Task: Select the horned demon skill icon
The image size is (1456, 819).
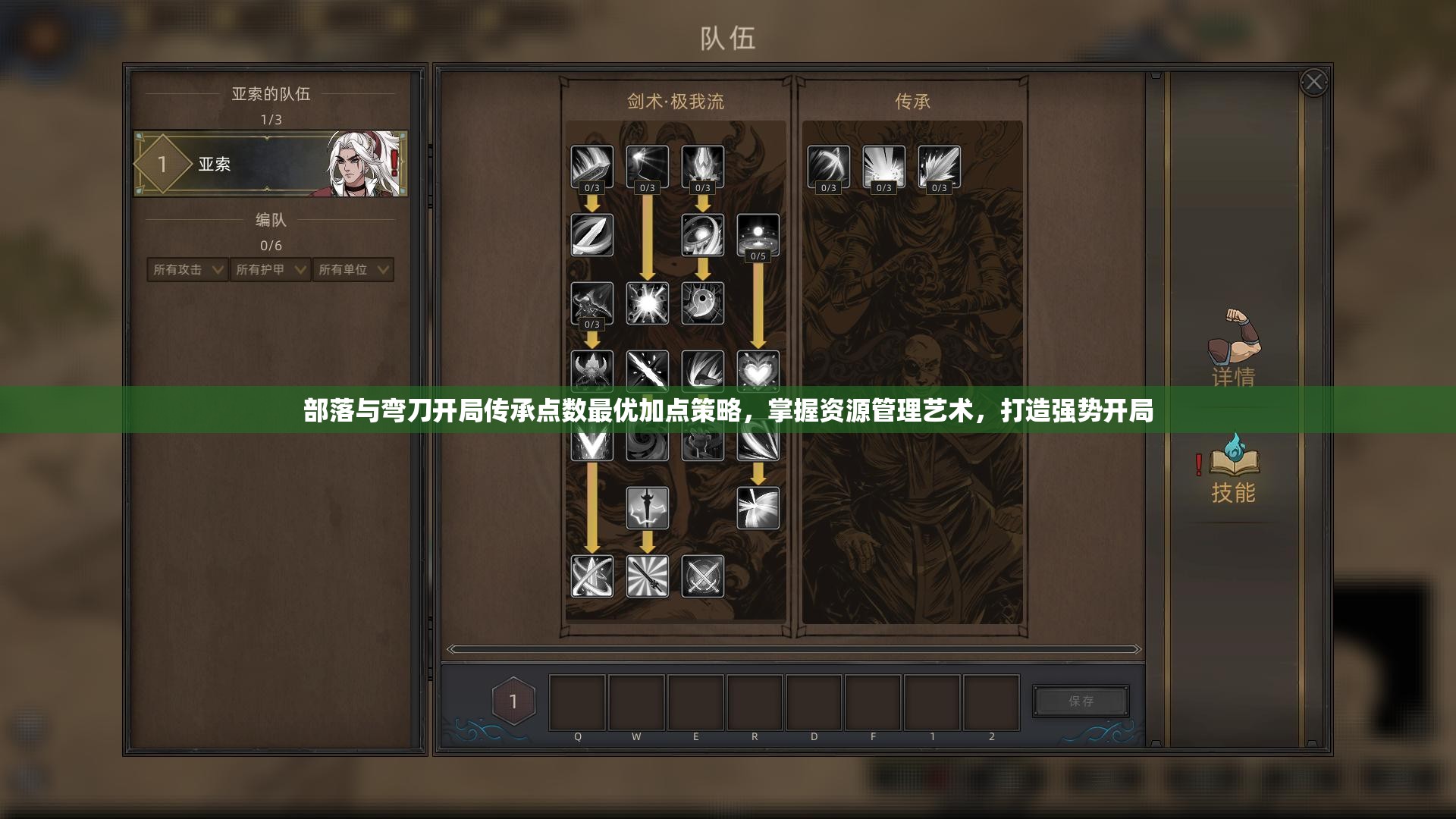Action: point(592,372)
